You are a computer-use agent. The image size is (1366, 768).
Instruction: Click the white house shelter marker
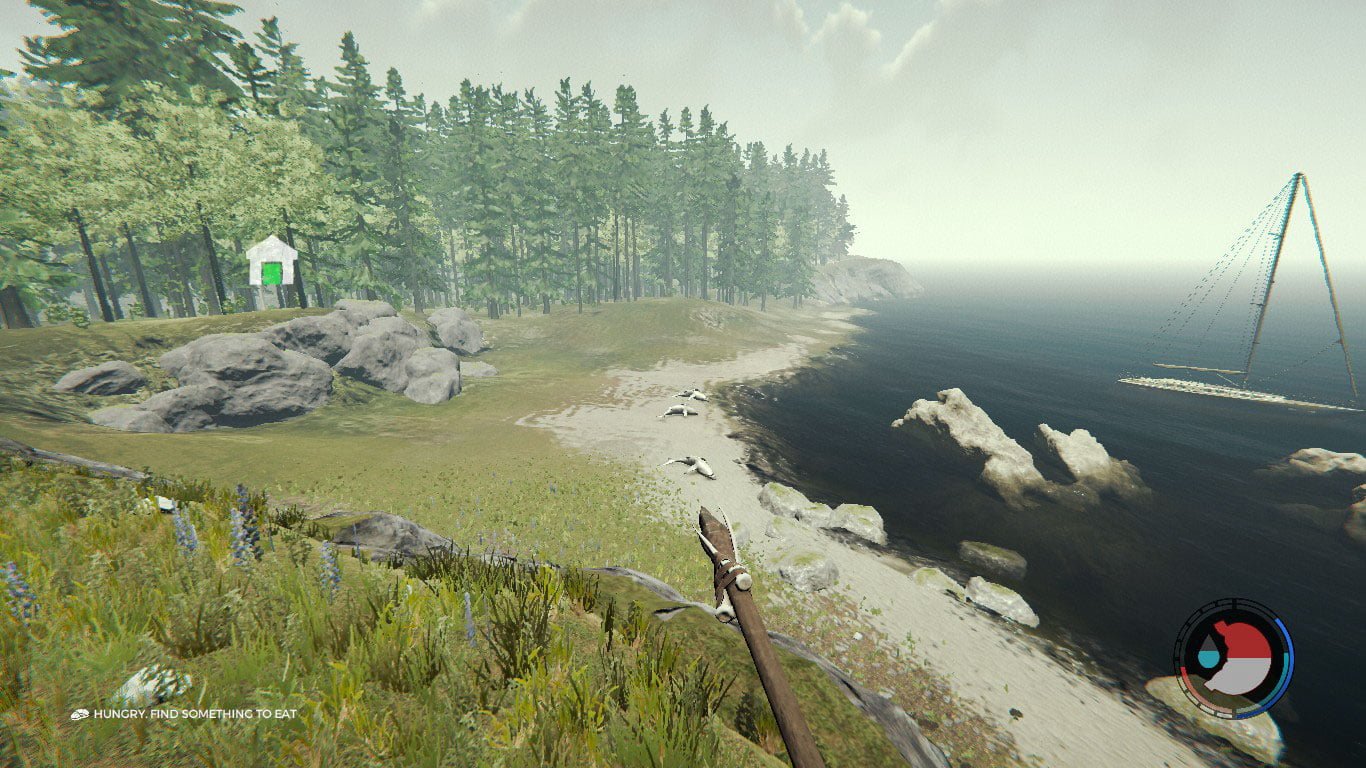point(271,262)
